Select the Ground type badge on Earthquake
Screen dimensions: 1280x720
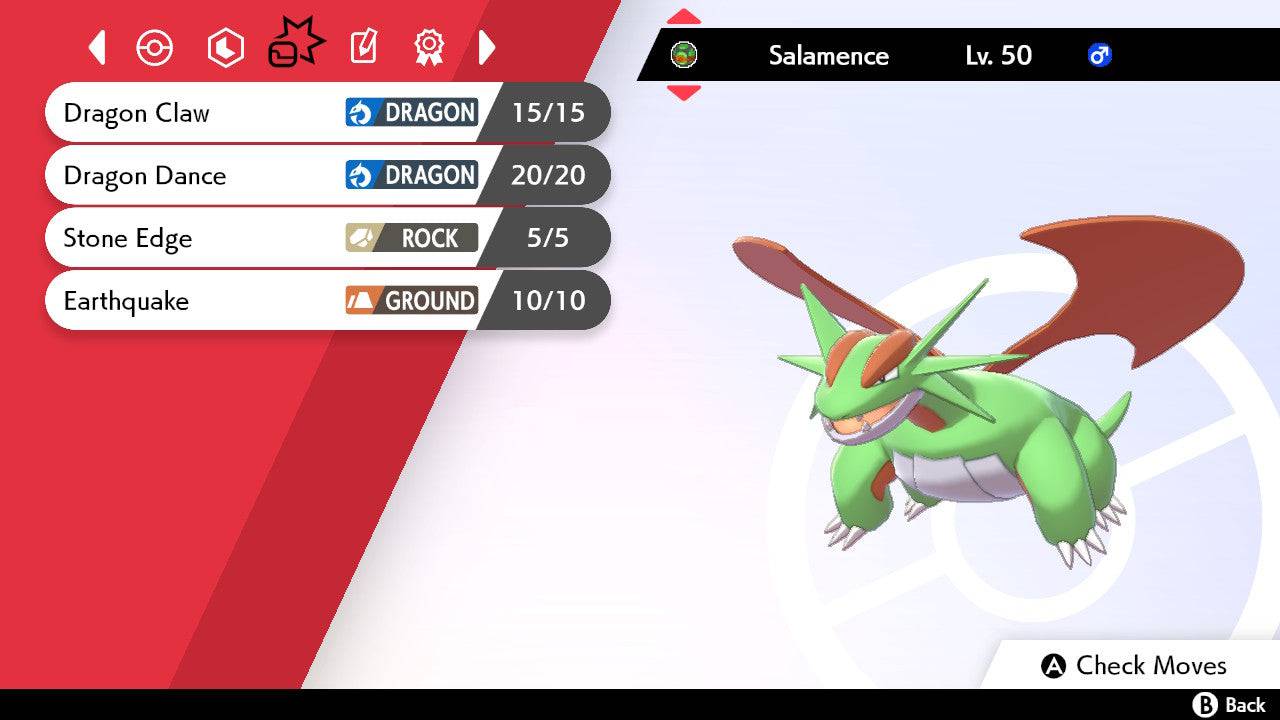tap(410, 300)
